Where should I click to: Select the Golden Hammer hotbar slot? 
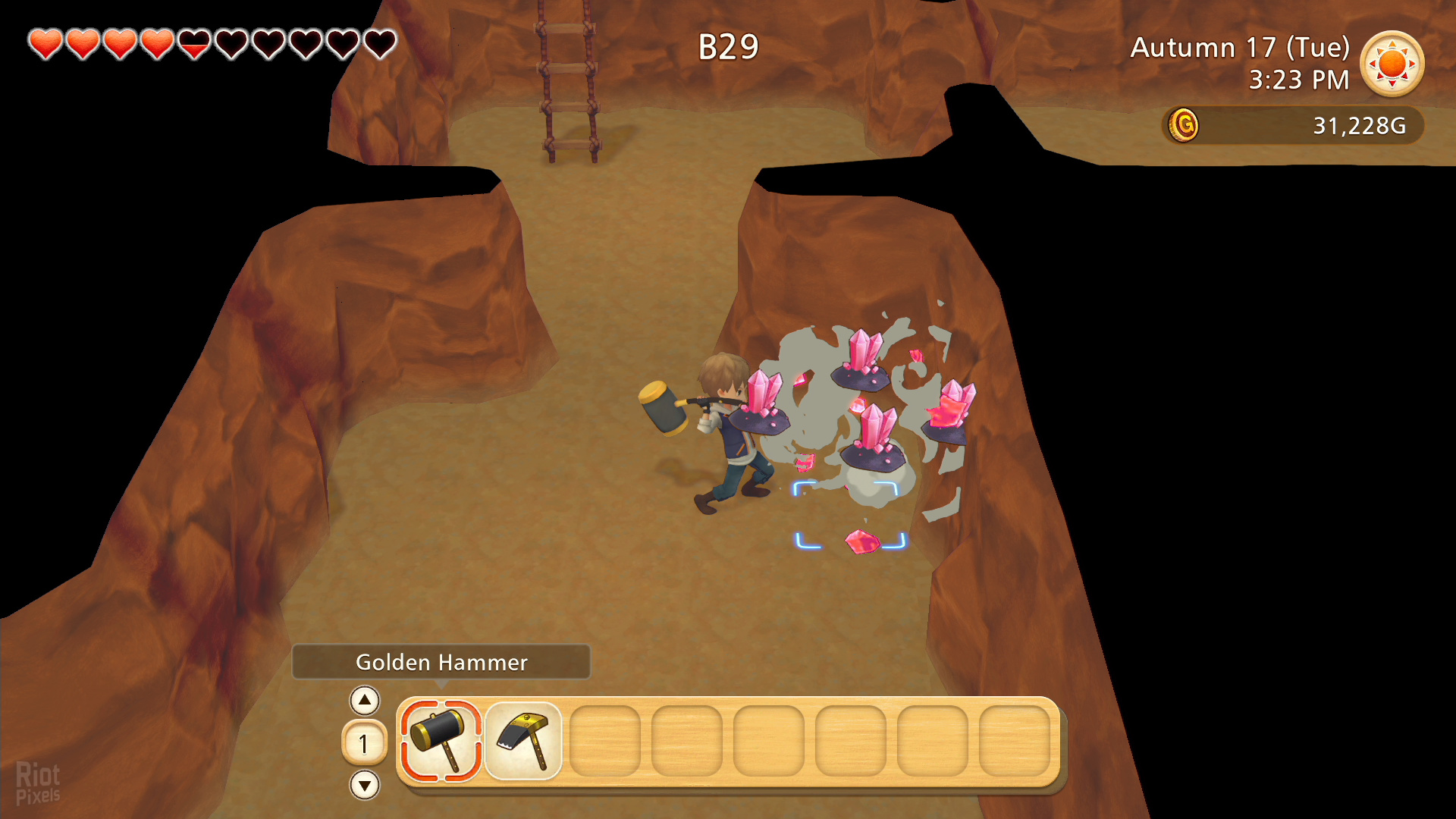pyautogui.click(x=441, y=741)
